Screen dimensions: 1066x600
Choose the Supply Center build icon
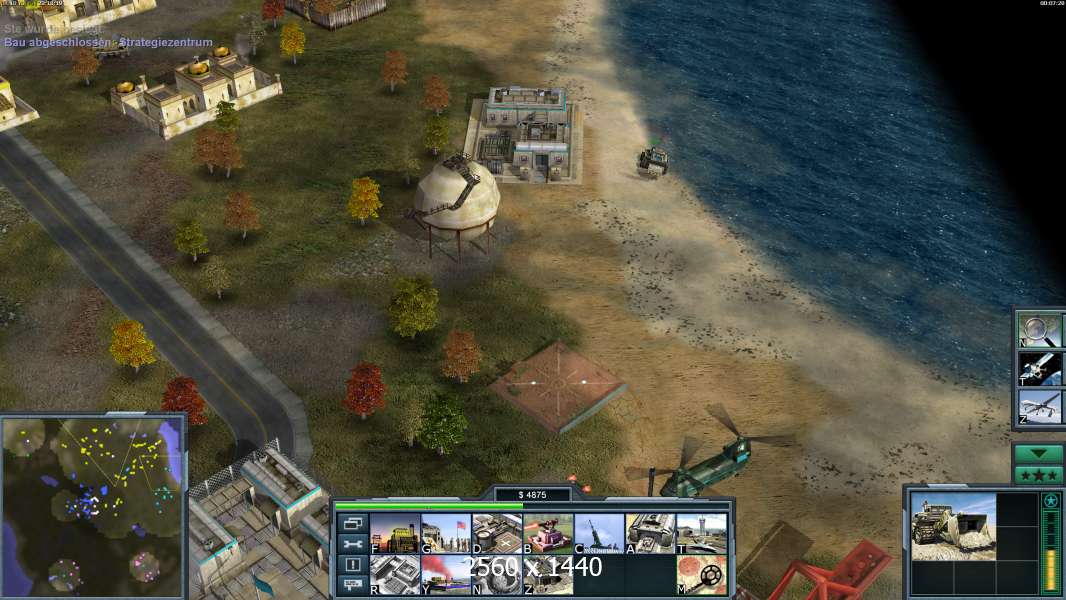[497, 533]
